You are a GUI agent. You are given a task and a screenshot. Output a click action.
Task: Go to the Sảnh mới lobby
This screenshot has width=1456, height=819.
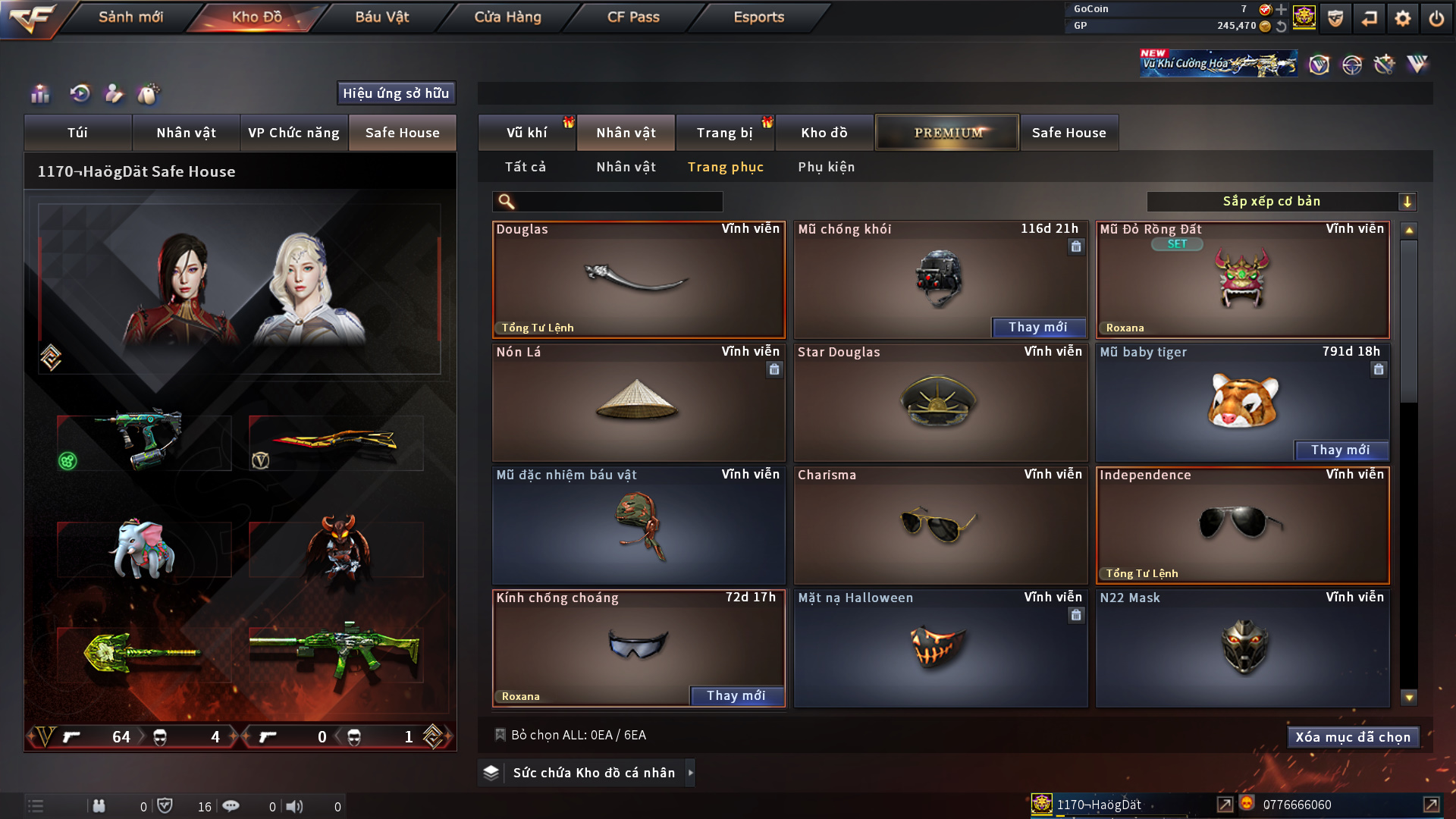[x=130, y=17]
